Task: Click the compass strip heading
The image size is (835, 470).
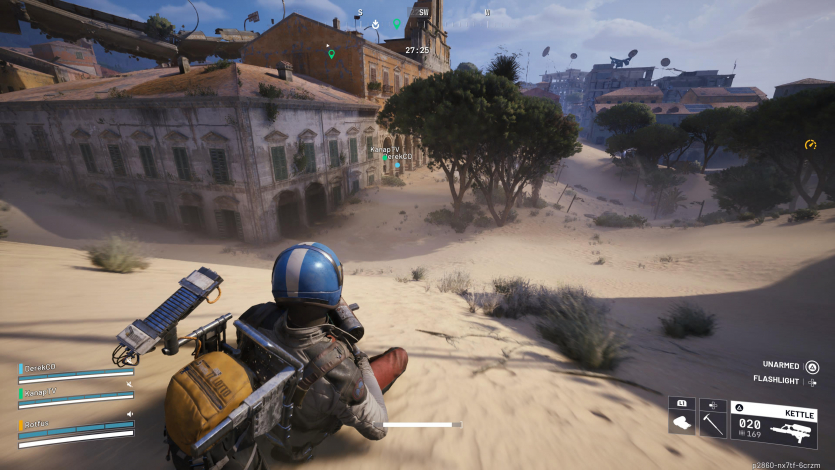Action: coord(423,14)
